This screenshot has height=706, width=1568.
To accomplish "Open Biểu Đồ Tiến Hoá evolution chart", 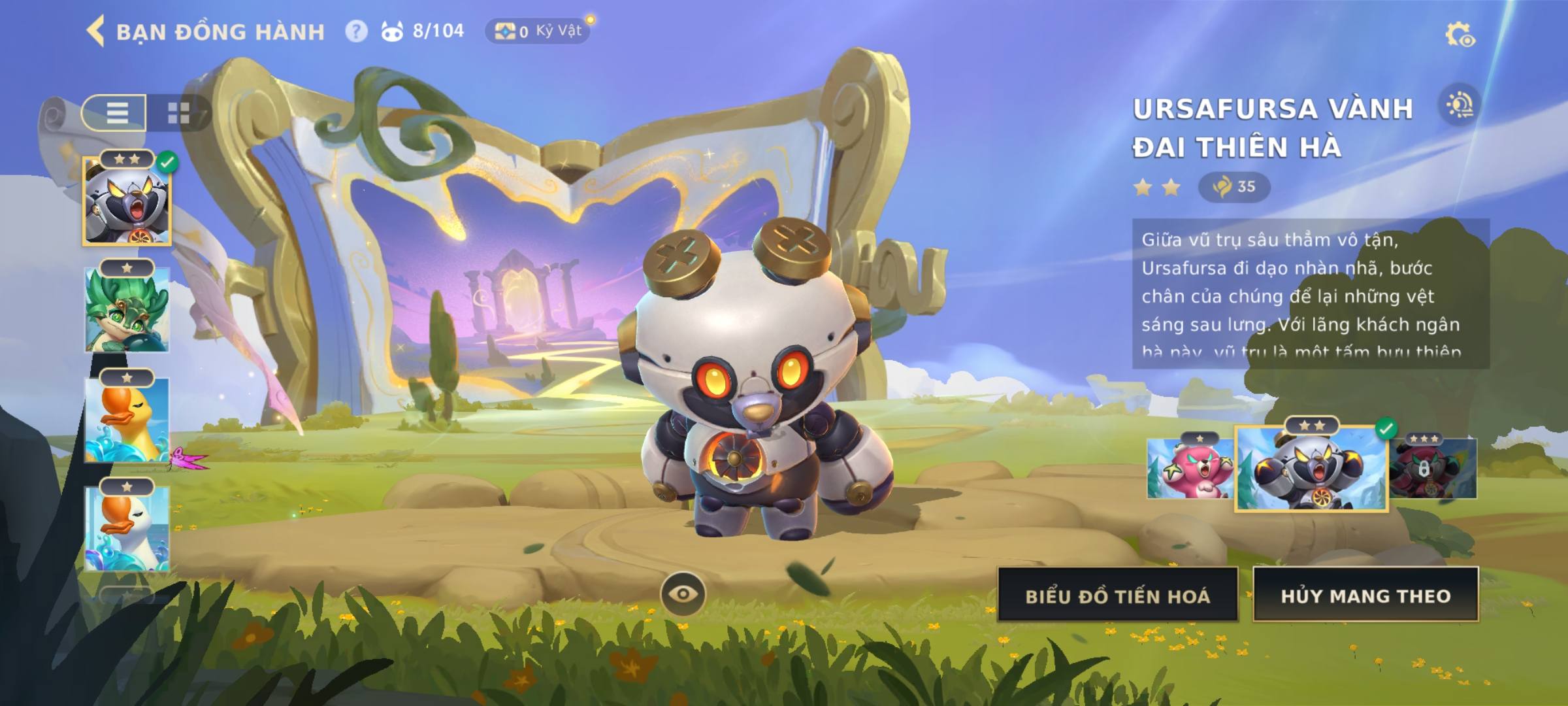I will pyautogui.click(x=1117, y=595).
